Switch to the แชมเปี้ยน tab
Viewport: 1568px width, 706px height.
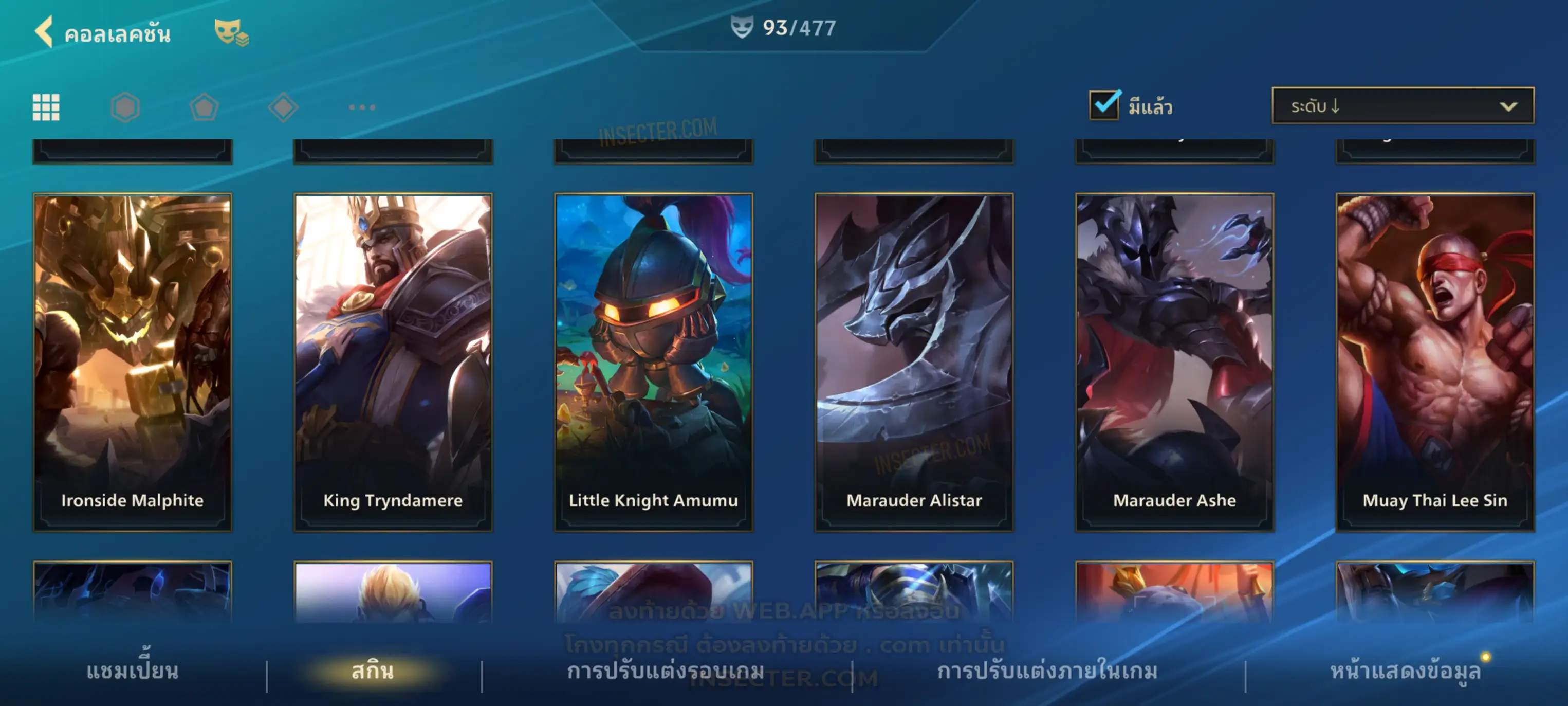[132, 671]
